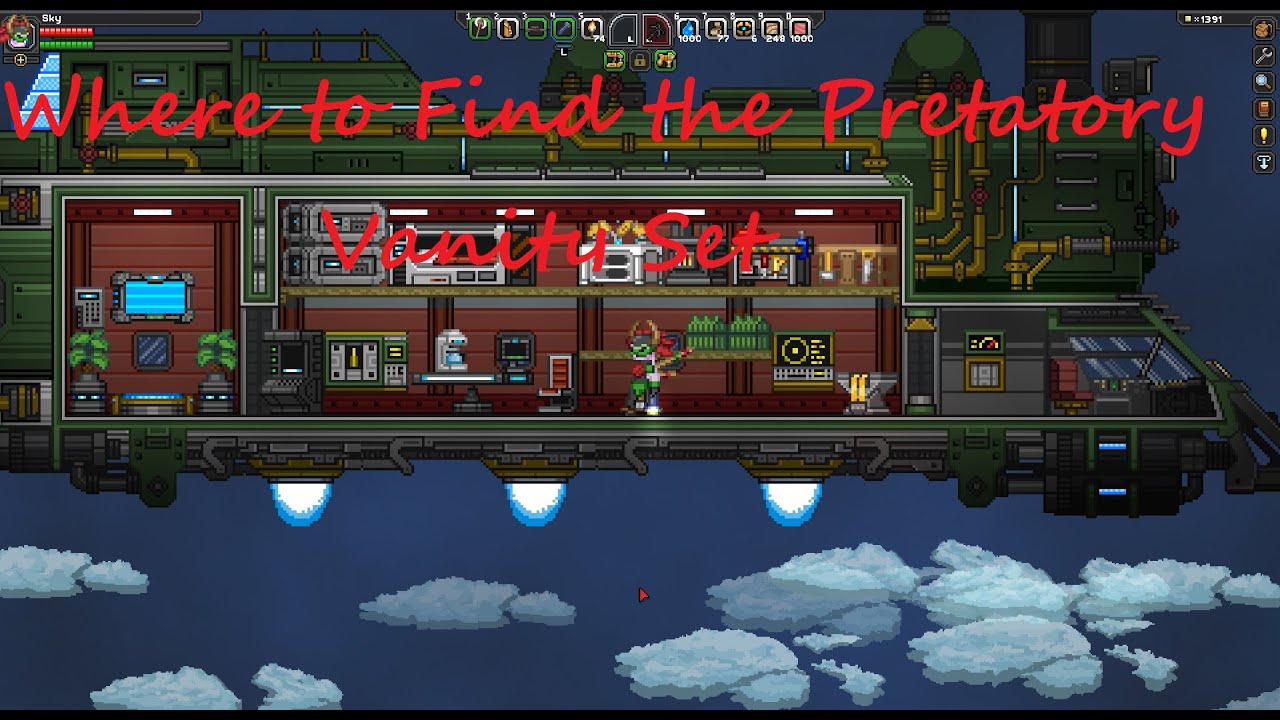Open the backpack inventory
The height and width of the screenshot is (720, 1280).
pos(1263,29)
